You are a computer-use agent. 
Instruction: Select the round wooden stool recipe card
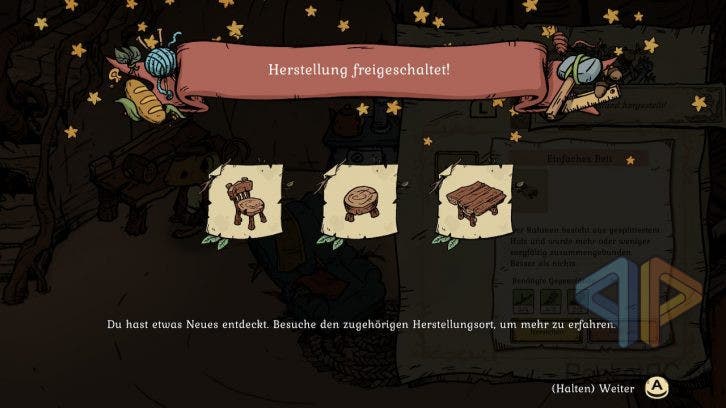[x=359, y=204]
